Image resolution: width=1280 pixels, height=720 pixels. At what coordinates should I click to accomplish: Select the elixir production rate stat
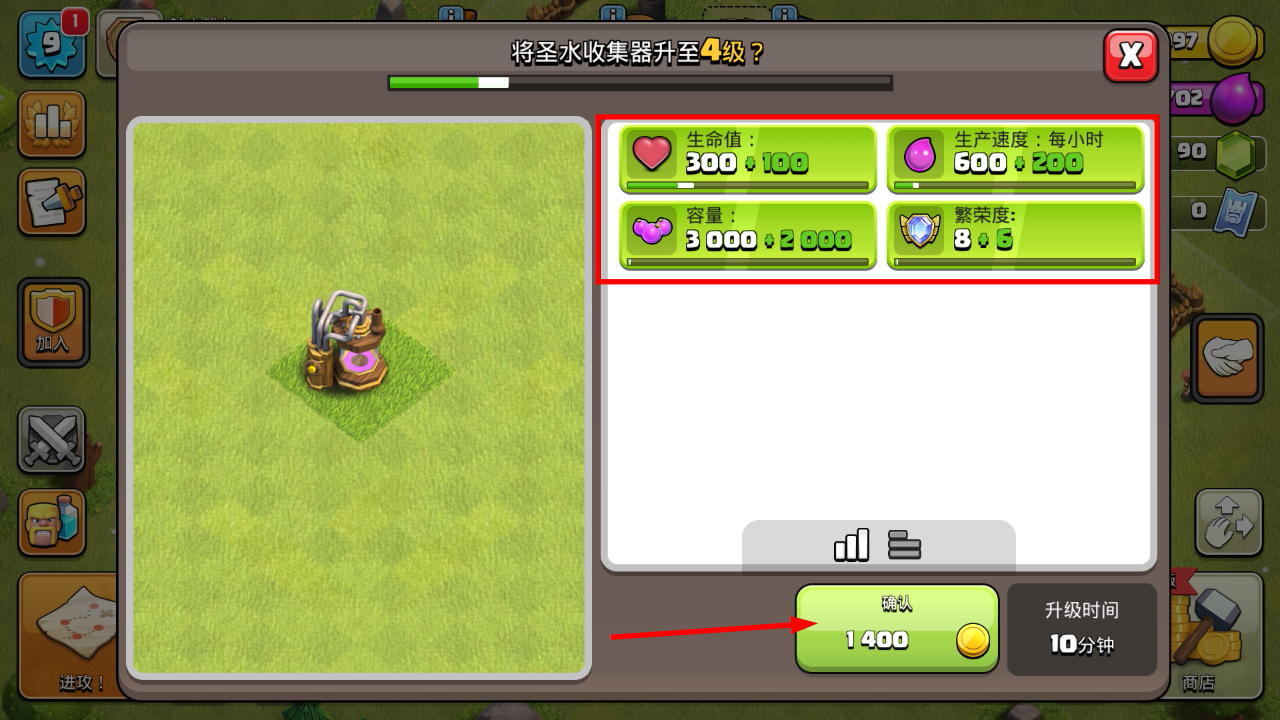(1015, 158)
